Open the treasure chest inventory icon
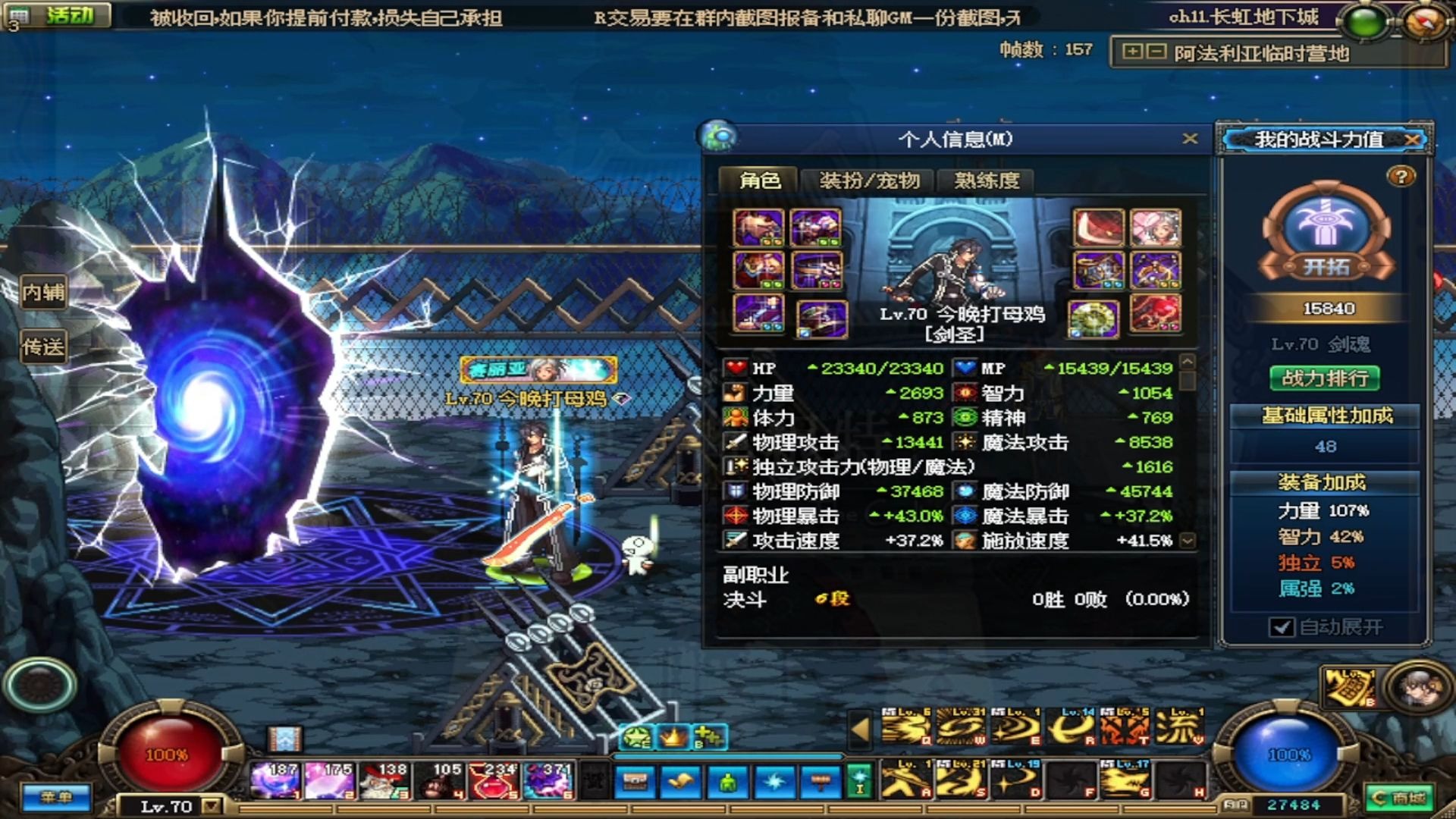The width and height of the screenshot is (1456, 819). [x=635, y=781]
